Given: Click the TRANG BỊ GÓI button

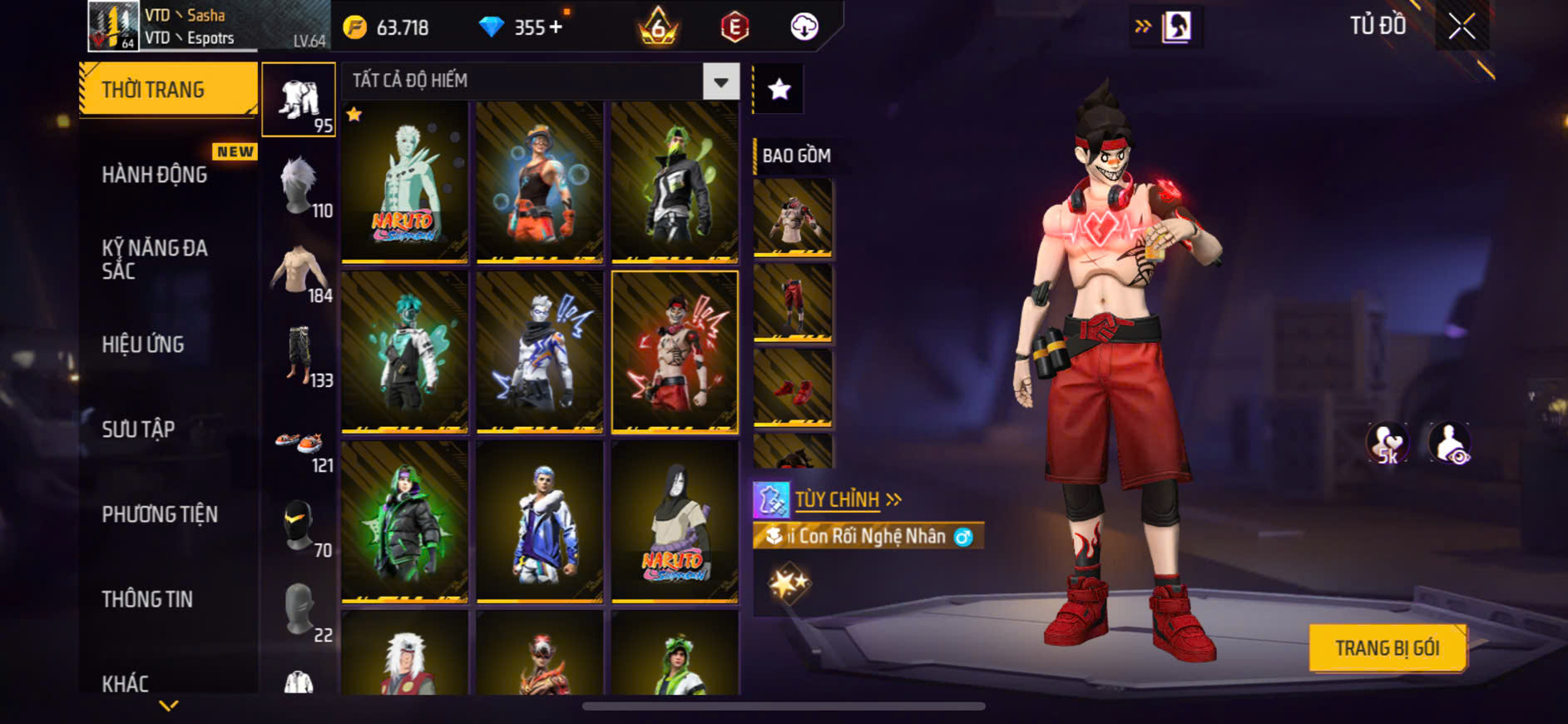Looking at the screenshot, I should click(1387, 647).
